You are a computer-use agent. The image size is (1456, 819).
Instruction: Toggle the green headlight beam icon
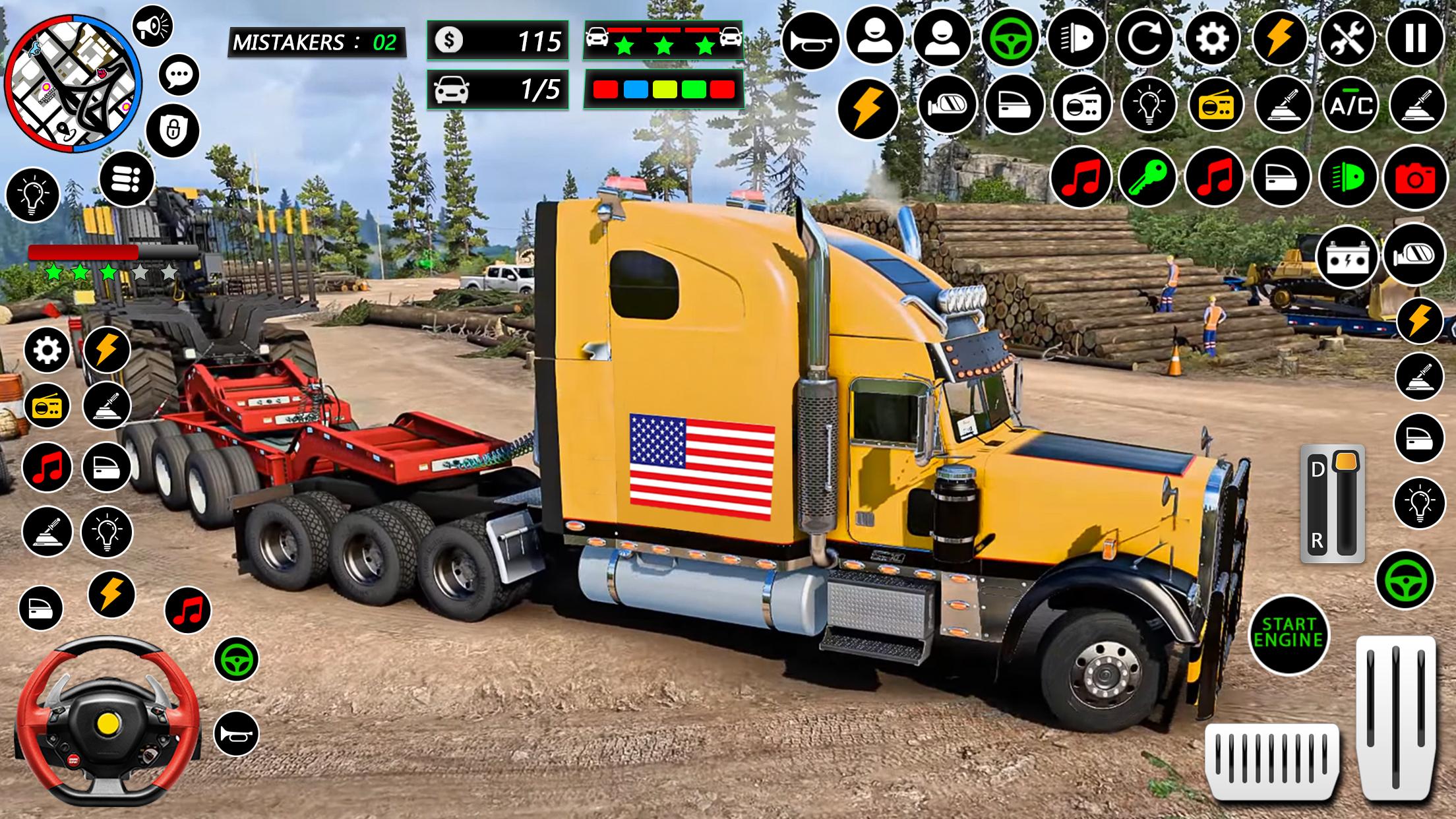(1348, 177)
